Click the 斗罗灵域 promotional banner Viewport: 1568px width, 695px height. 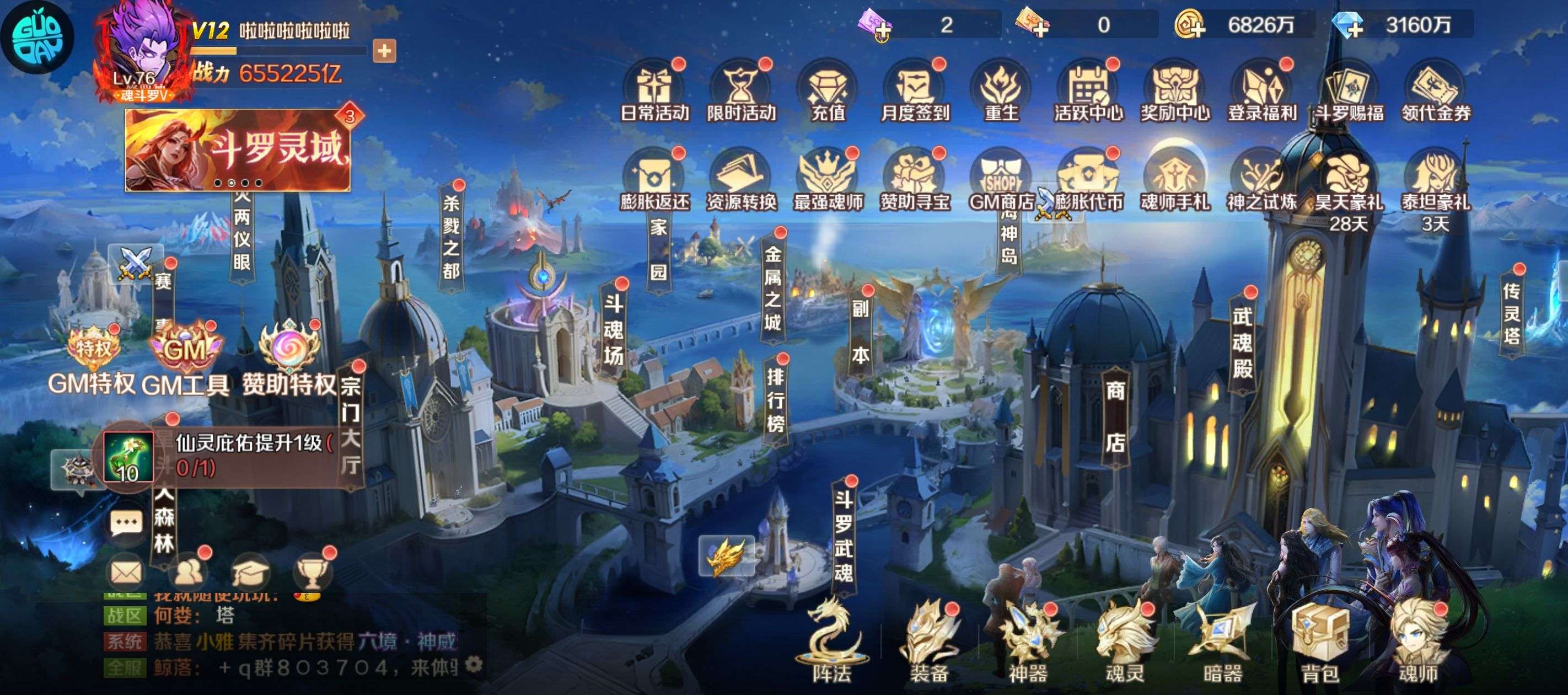coord(238,150)
